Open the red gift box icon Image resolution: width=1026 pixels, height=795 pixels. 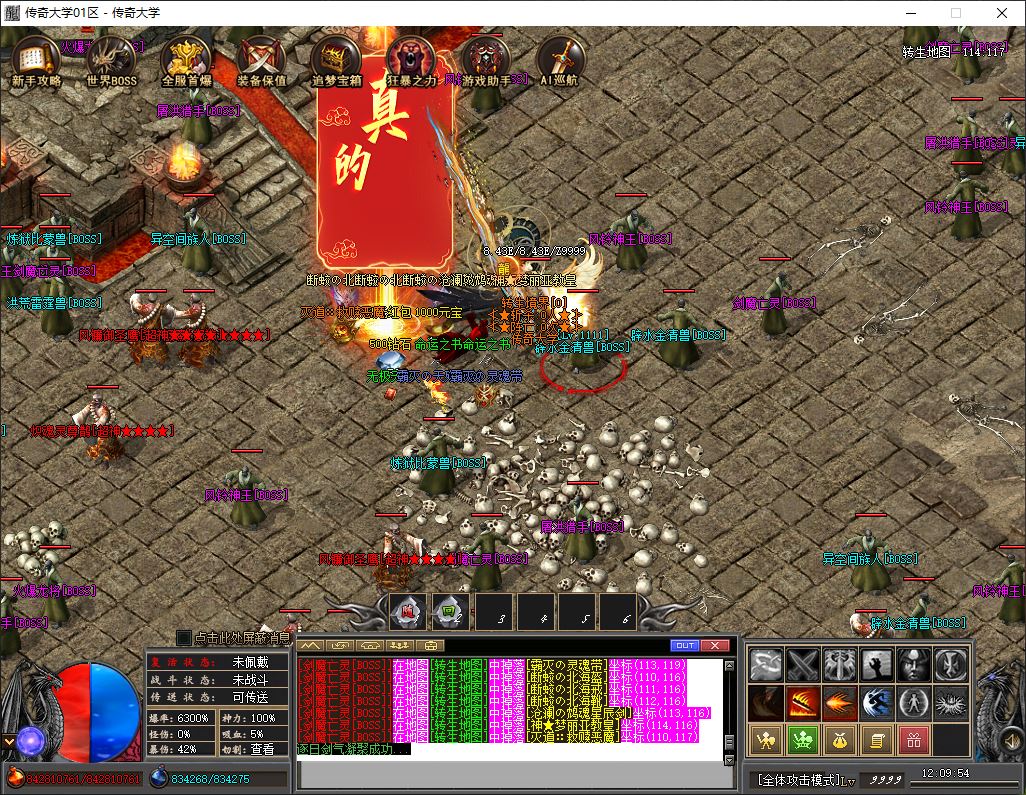[x=914, y=741]
